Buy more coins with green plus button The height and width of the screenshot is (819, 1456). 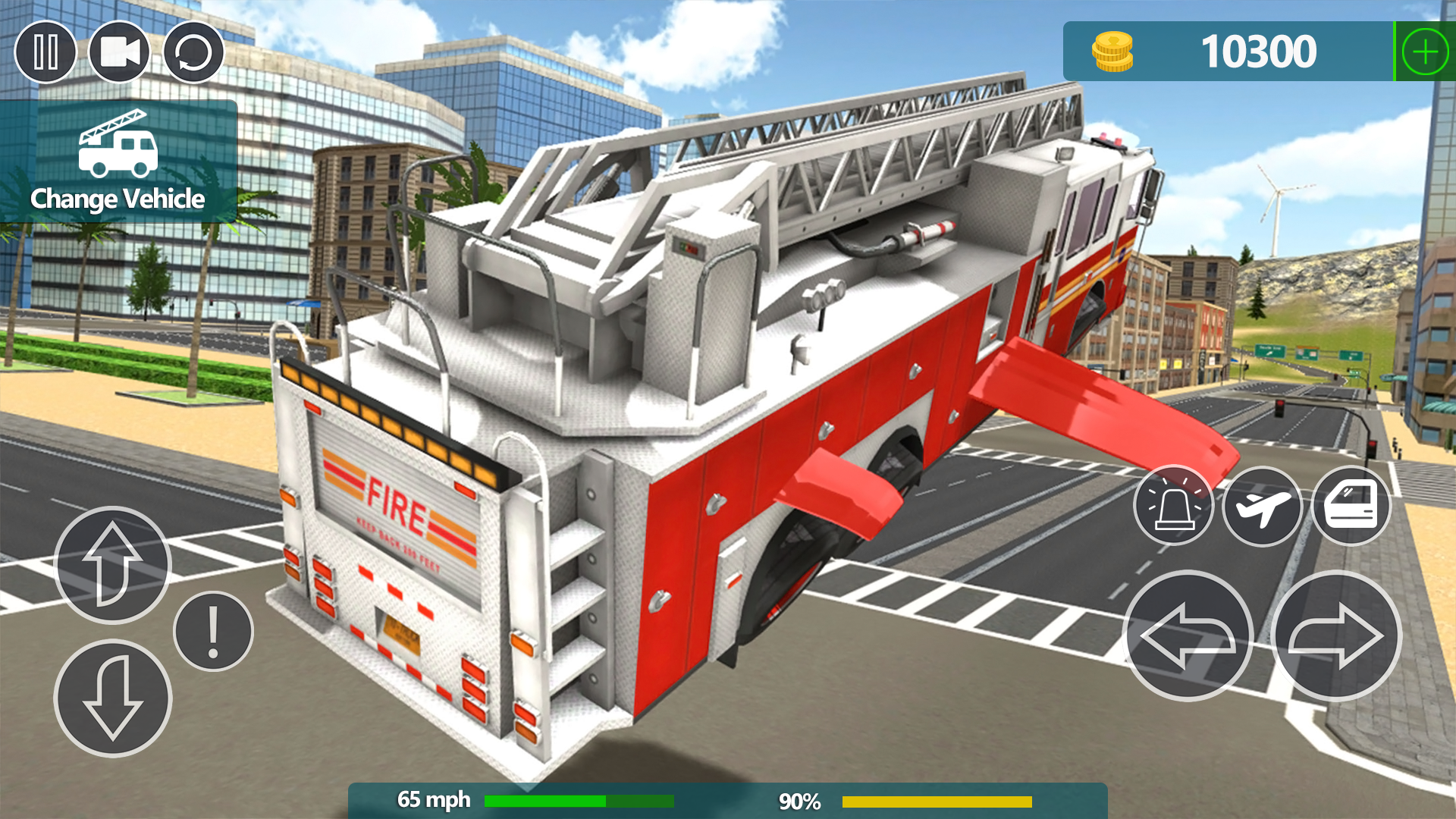[1425, 51]
